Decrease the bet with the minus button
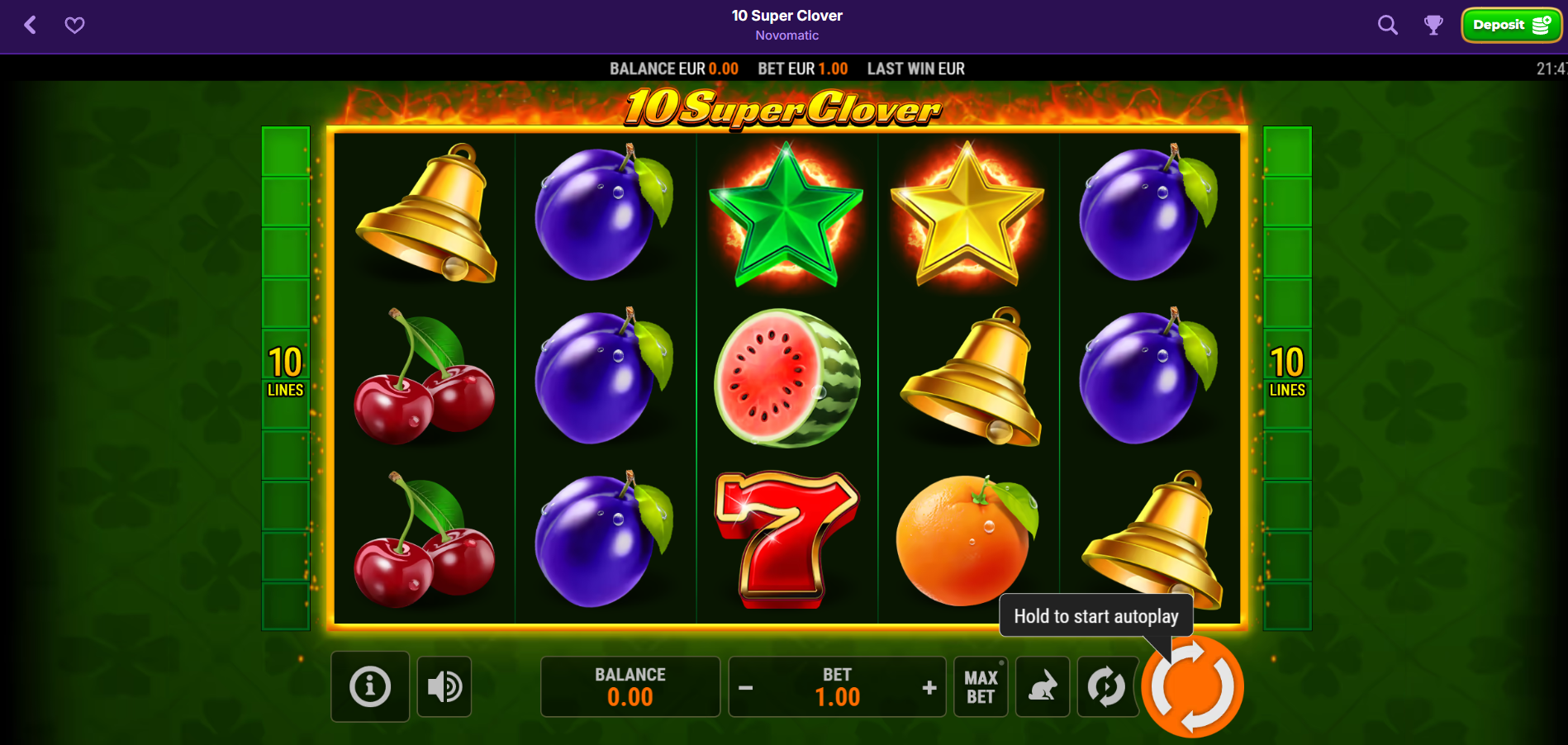Viewport: 1568px width, 745px height. click(745, 687)
